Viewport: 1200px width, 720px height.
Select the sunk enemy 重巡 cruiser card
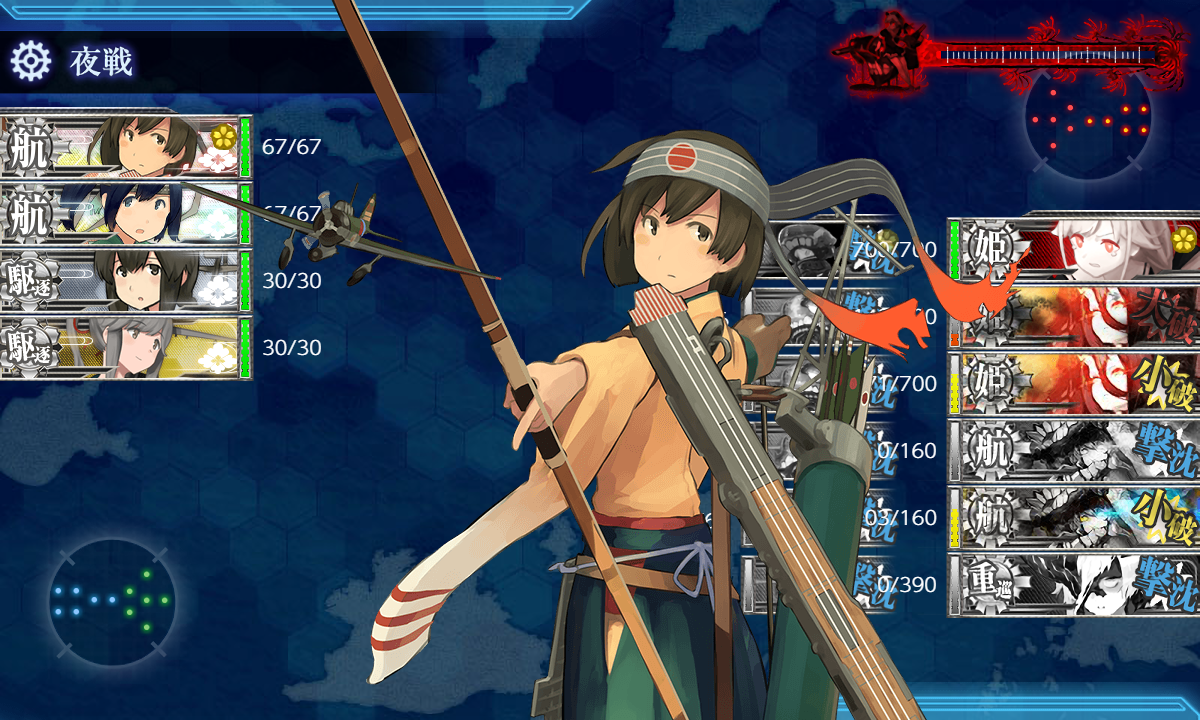pos(1075,584)
